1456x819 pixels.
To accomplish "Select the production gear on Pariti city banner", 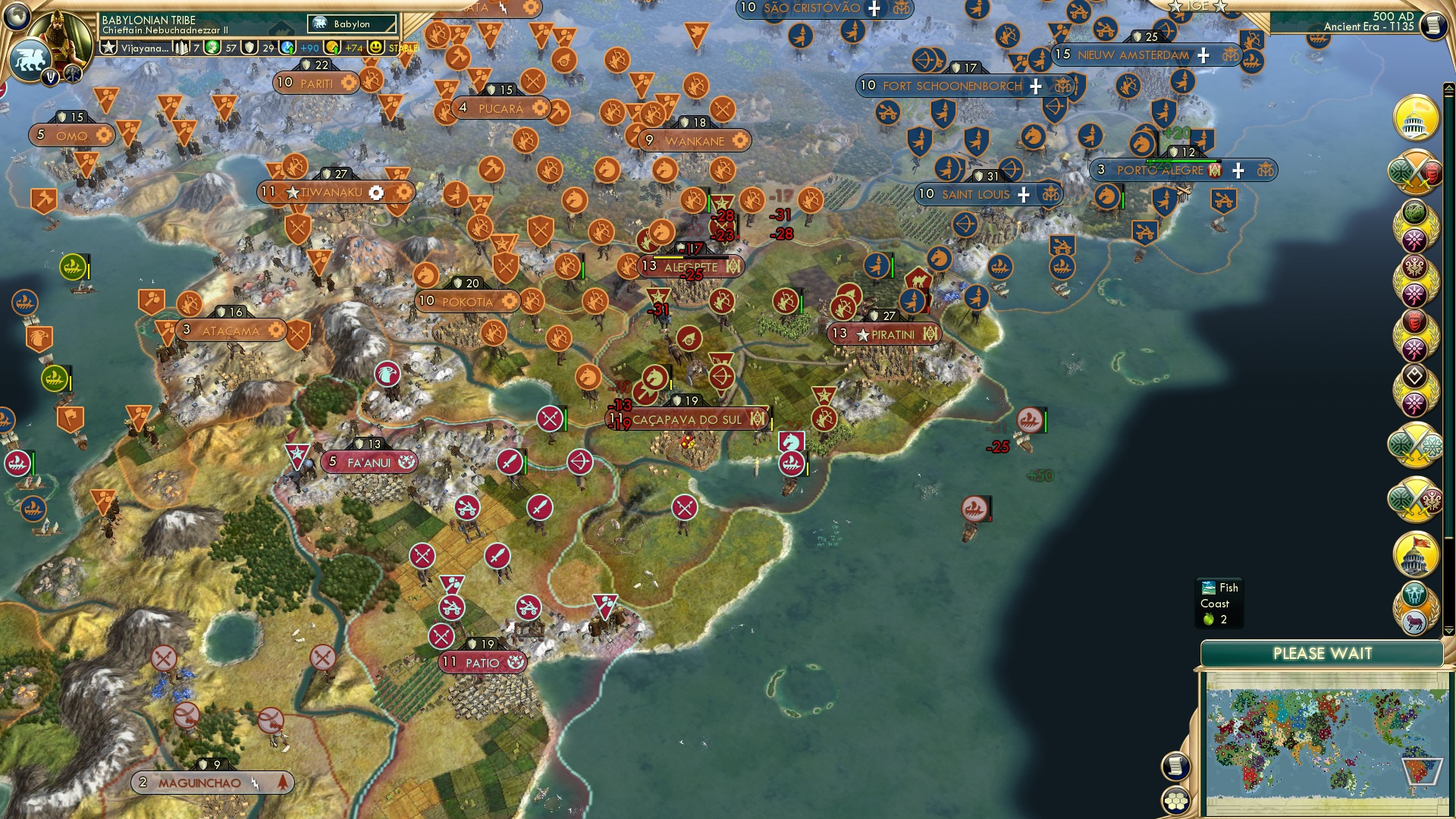I will click(x=348, y=81).
